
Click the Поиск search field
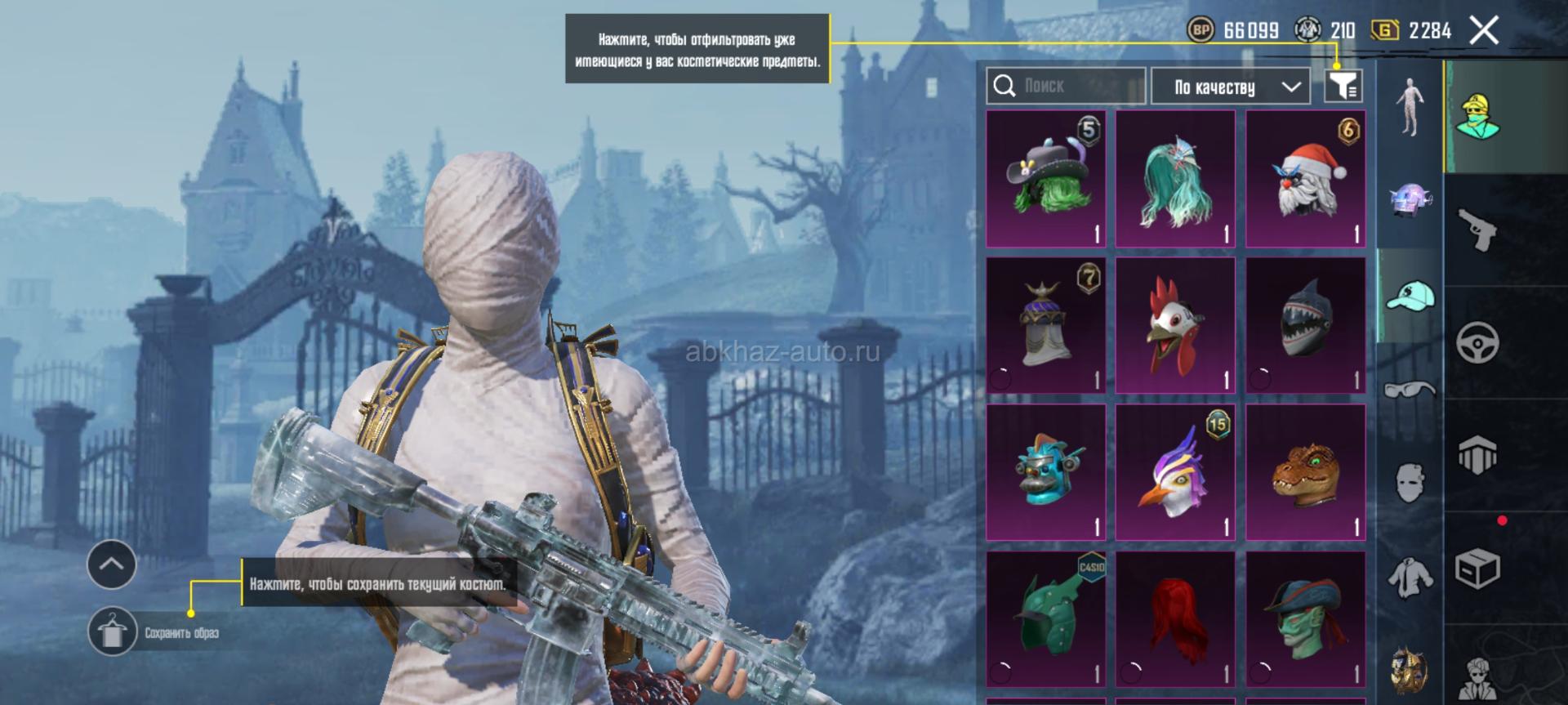tap(1066, 86)
